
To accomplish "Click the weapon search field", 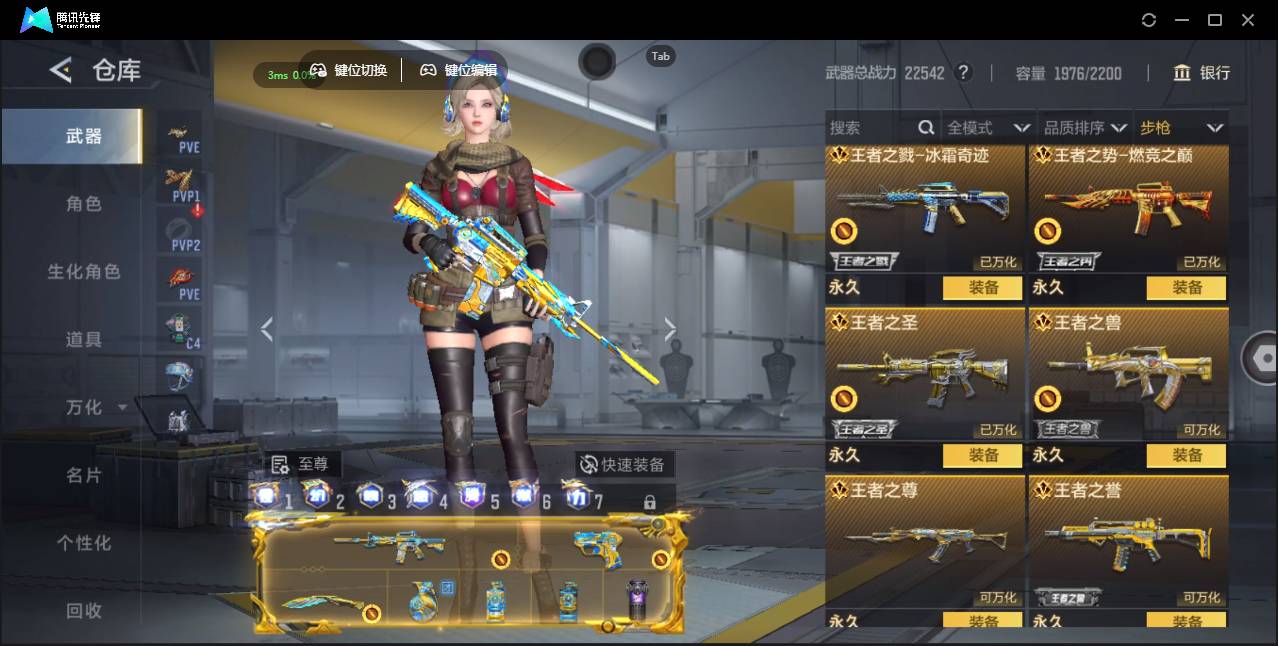I will (870, 128).
